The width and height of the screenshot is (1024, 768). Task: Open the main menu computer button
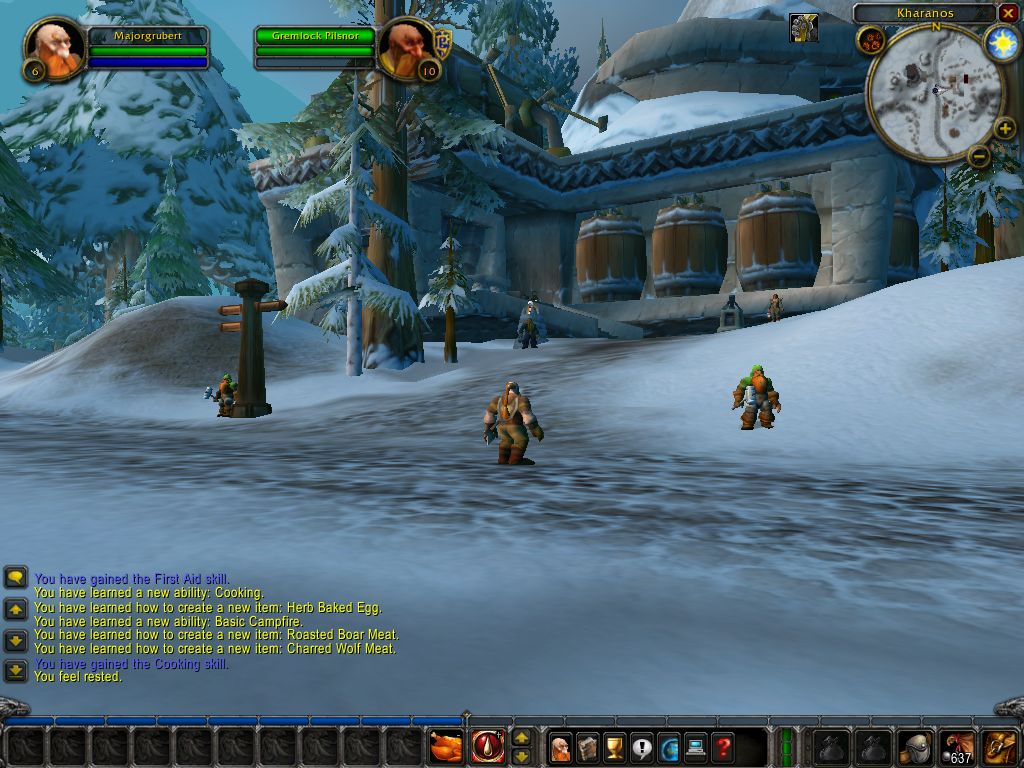(695, 747)
